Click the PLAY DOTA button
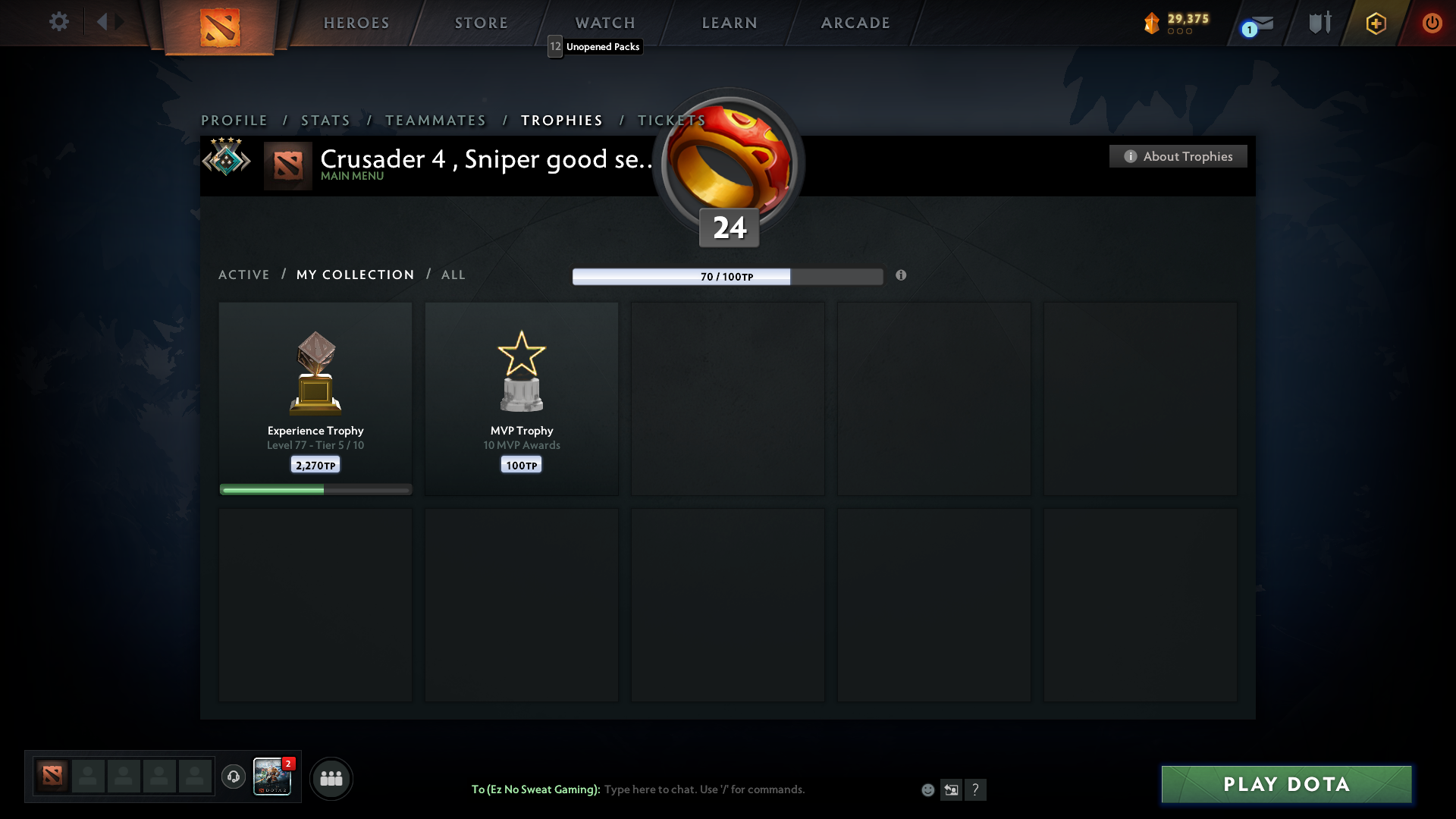The height and width of the screenshot is (819, 1456). coord(1285,784)
